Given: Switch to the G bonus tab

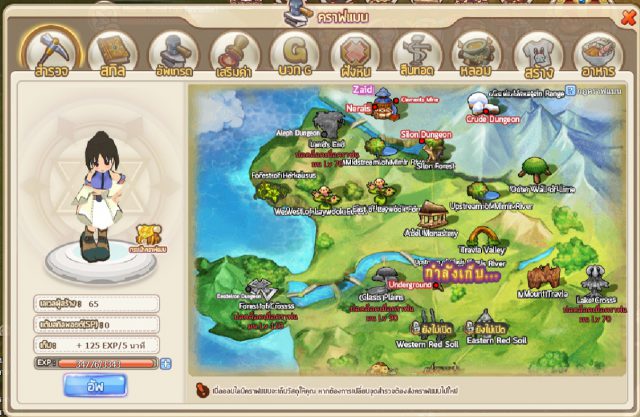Looking at the screenshot, I should (295, 53).
